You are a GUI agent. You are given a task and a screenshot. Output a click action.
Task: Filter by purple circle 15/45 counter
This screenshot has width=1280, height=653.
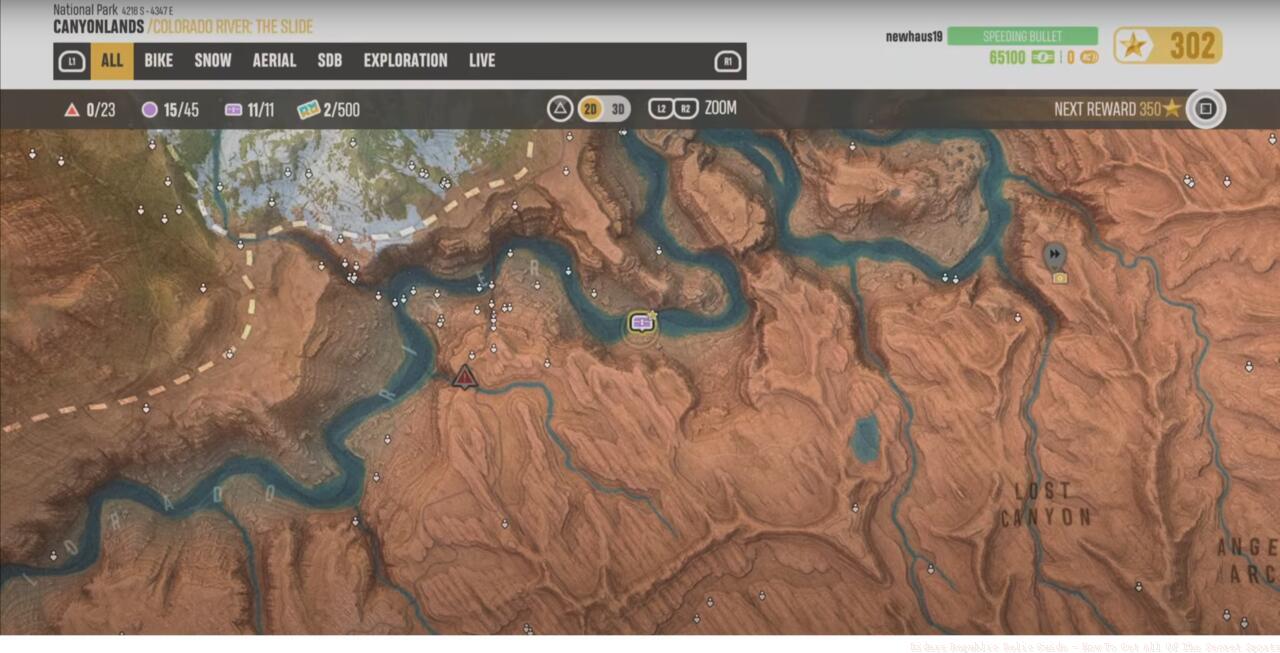[x=170, y=110]
